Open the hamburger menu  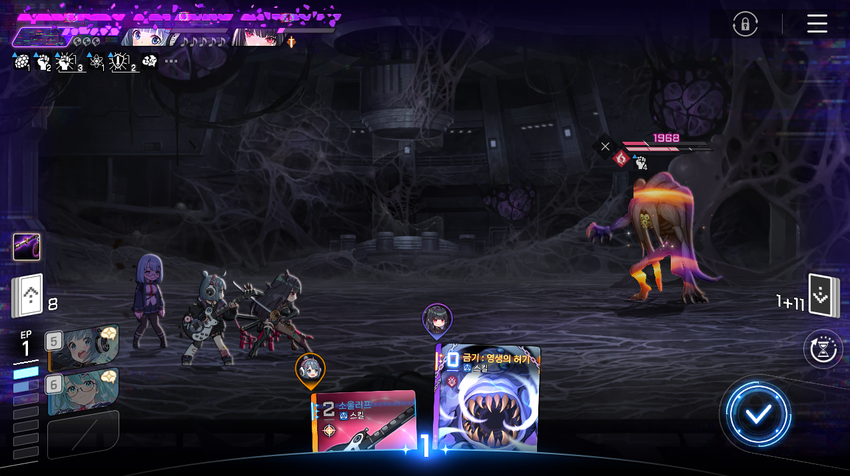(x=817, y=24)
